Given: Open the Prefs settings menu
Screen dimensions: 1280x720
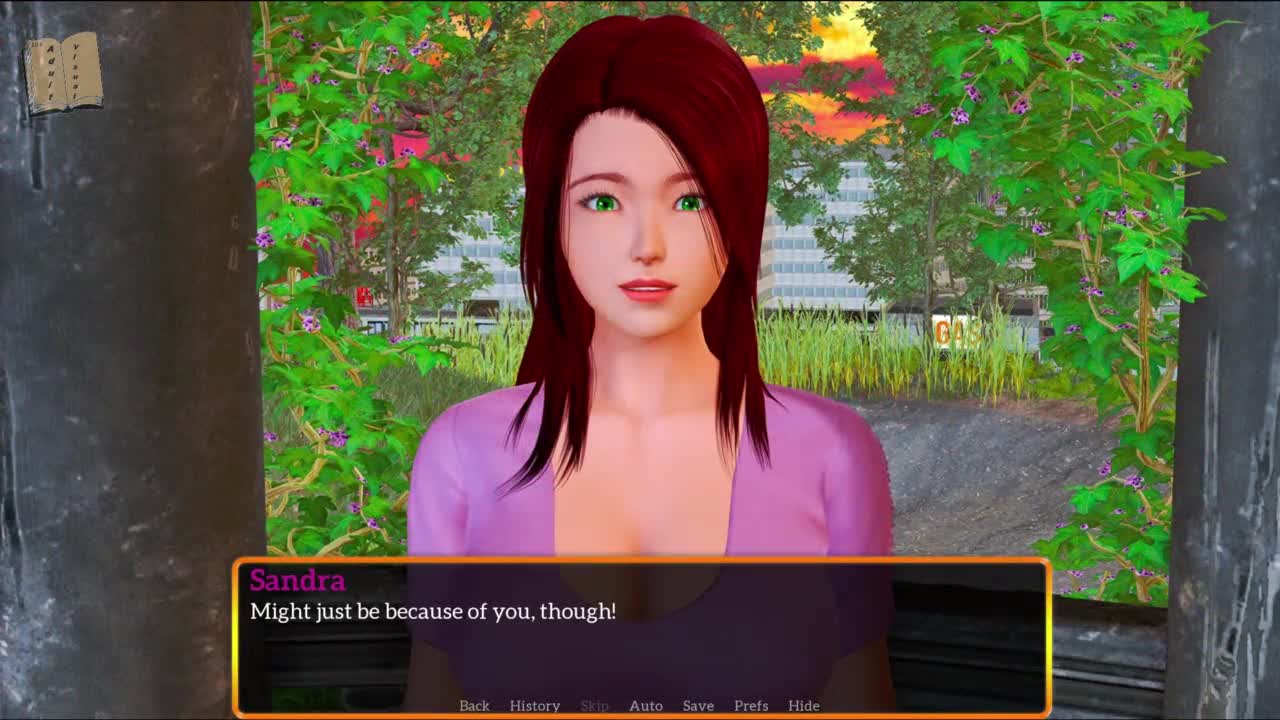Looking at the screenshot, I should (x=751, y=705).
